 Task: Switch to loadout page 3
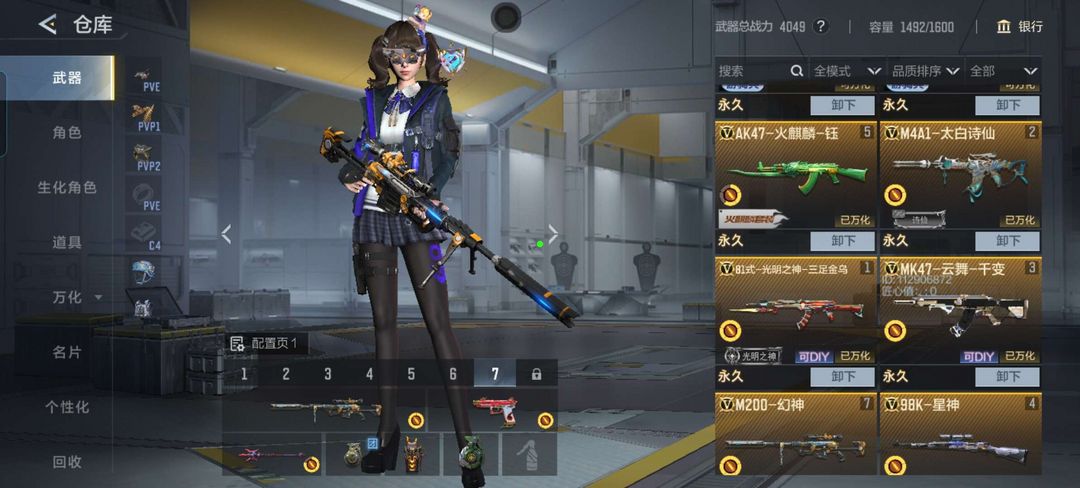327,374
